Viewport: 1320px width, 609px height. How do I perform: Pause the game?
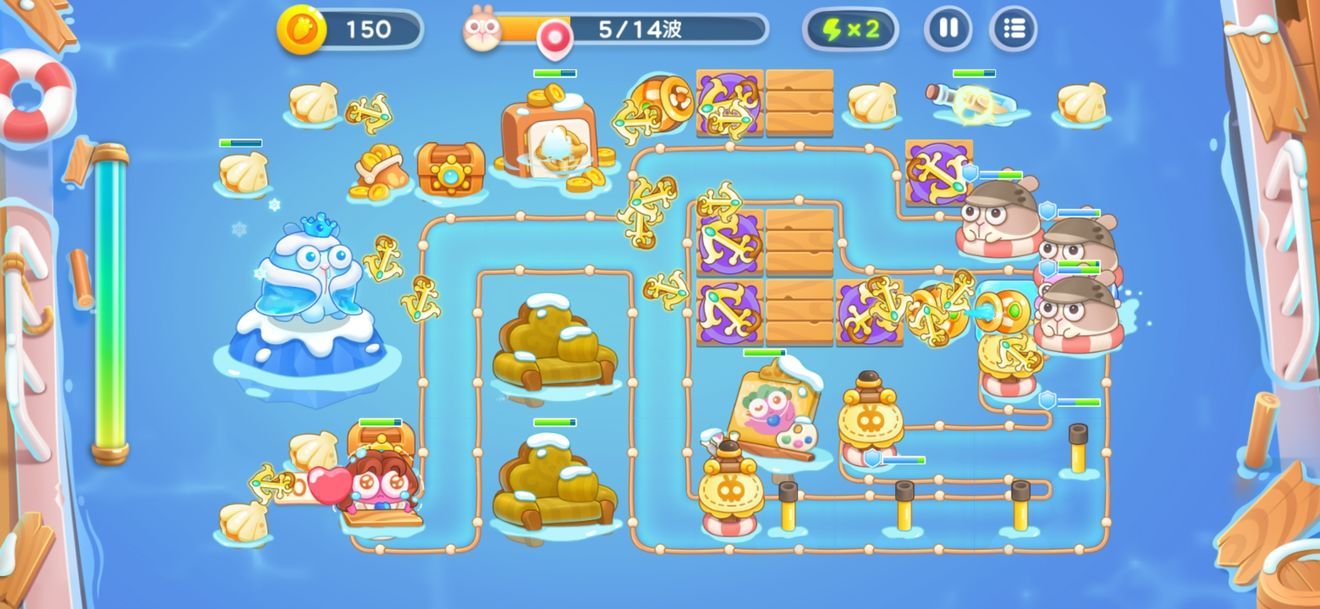click(947, 29)
